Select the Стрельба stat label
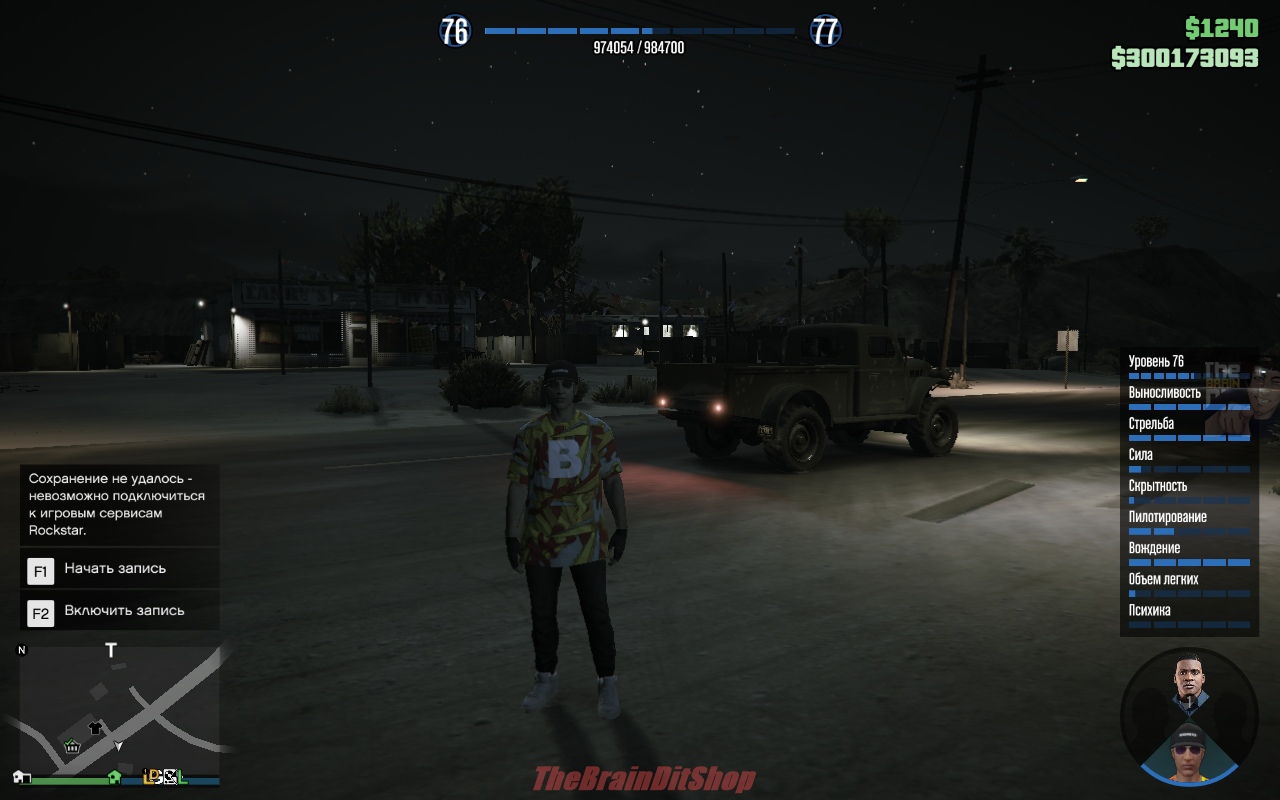This screenshot has width=1280, height=800. click(1150, 423)
